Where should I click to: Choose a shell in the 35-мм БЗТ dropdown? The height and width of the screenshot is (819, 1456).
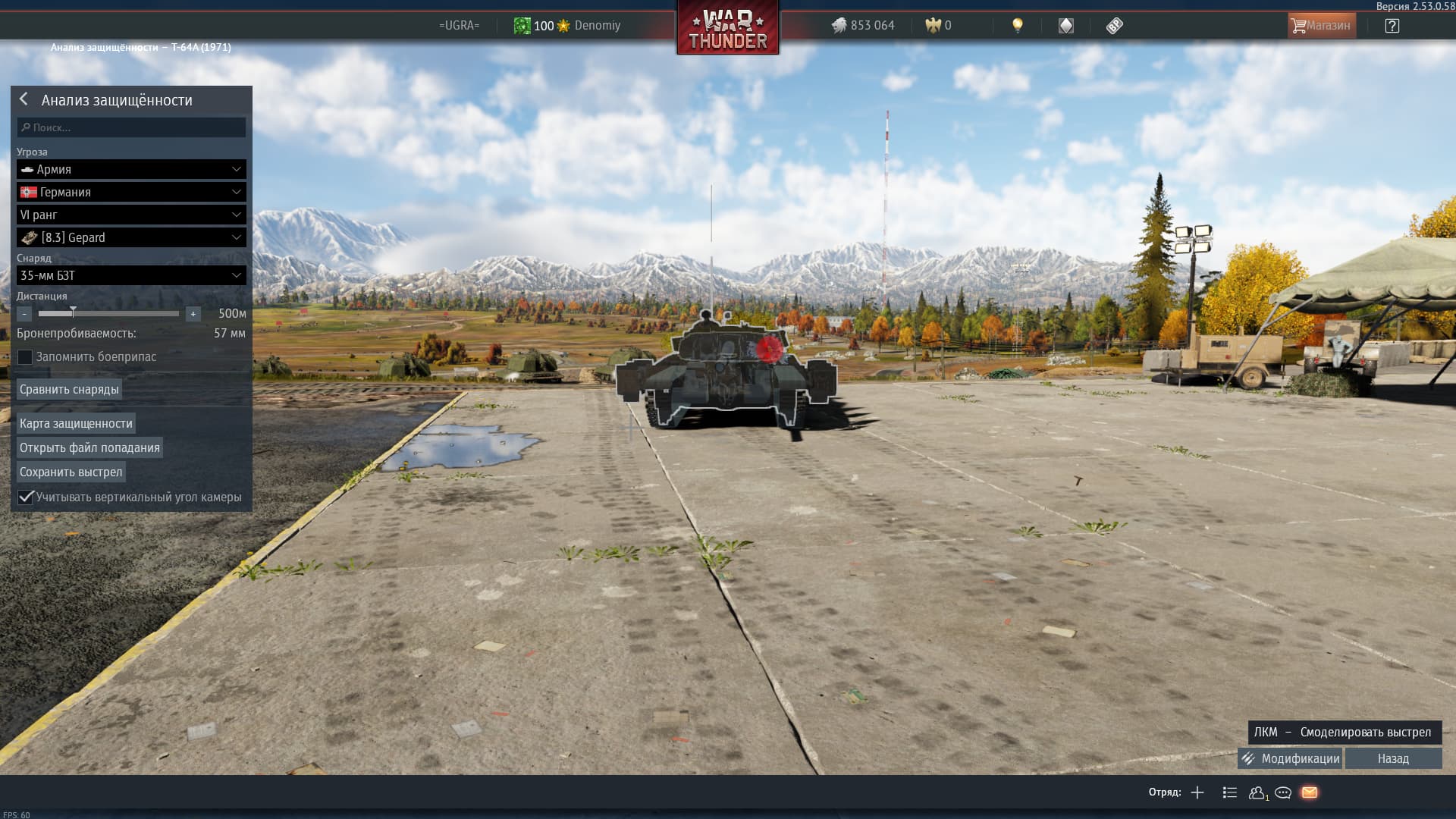pos(131,275)
